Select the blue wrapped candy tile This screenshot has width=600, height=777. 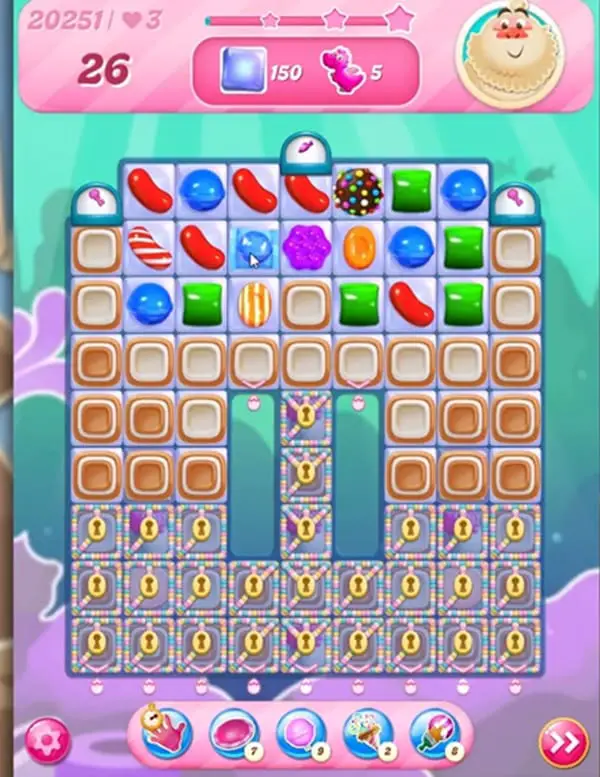click(254, 246)
